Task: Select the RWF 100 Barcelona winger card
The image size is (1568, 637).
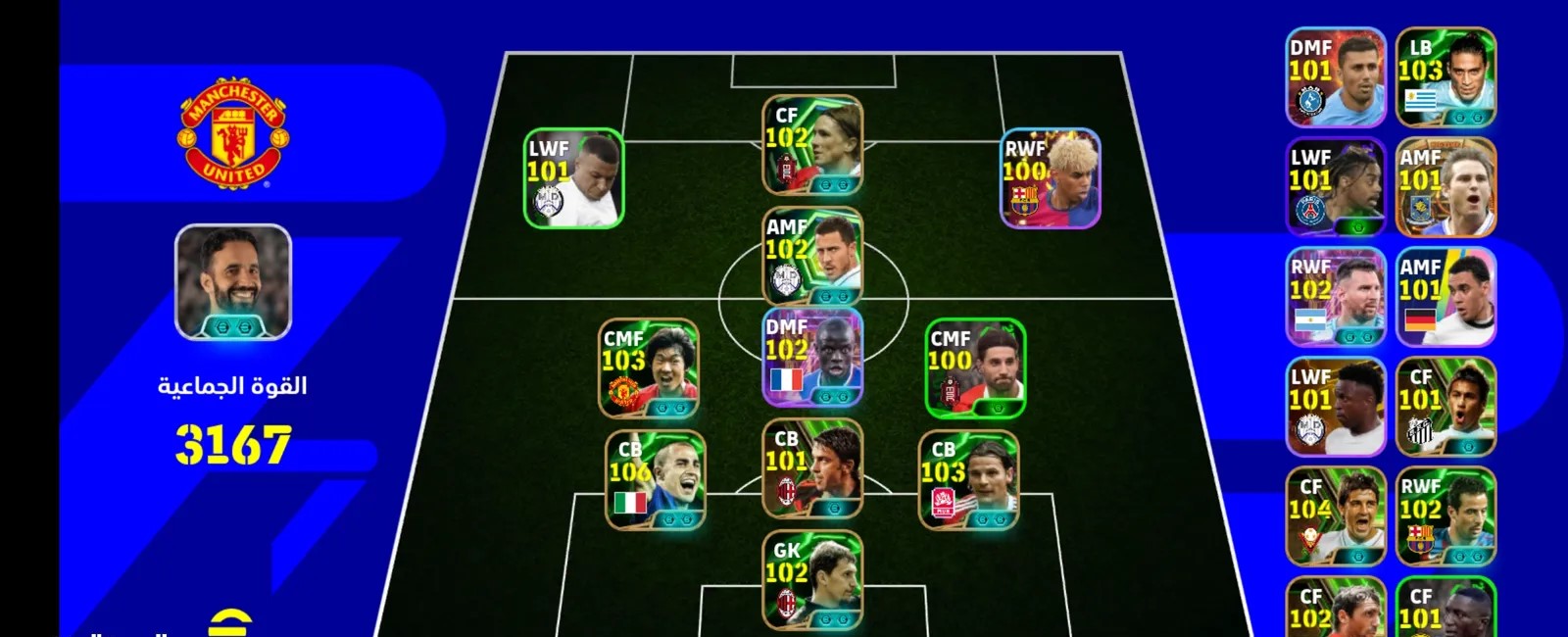Action: (x=1051, y=178)
